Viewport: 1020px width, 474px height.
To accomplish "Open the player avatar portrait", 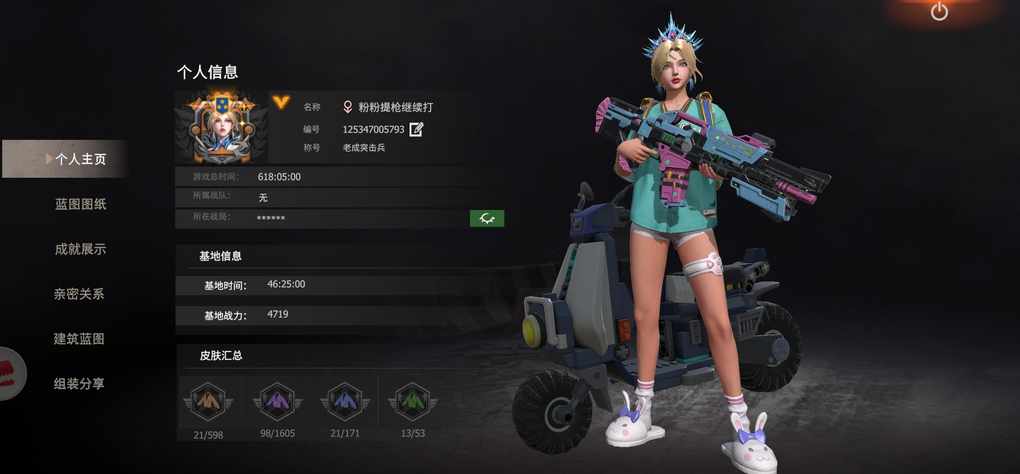I will 221,128.
